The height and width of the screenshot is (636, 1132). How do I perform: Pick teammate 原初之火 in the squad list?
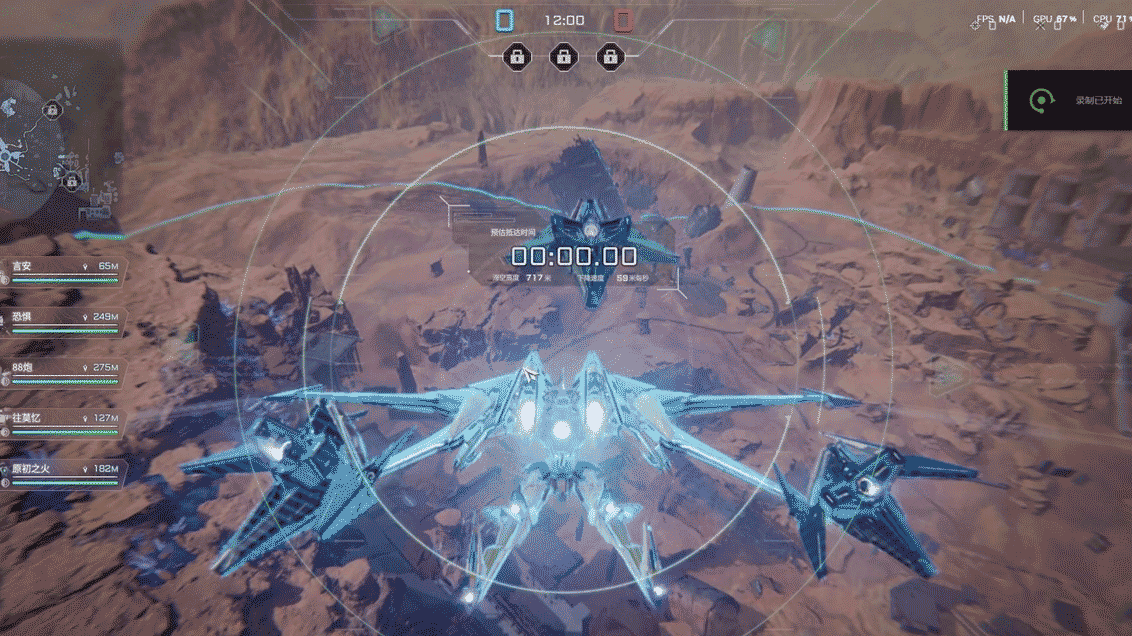pyautogui.click(x=63, y=473)
